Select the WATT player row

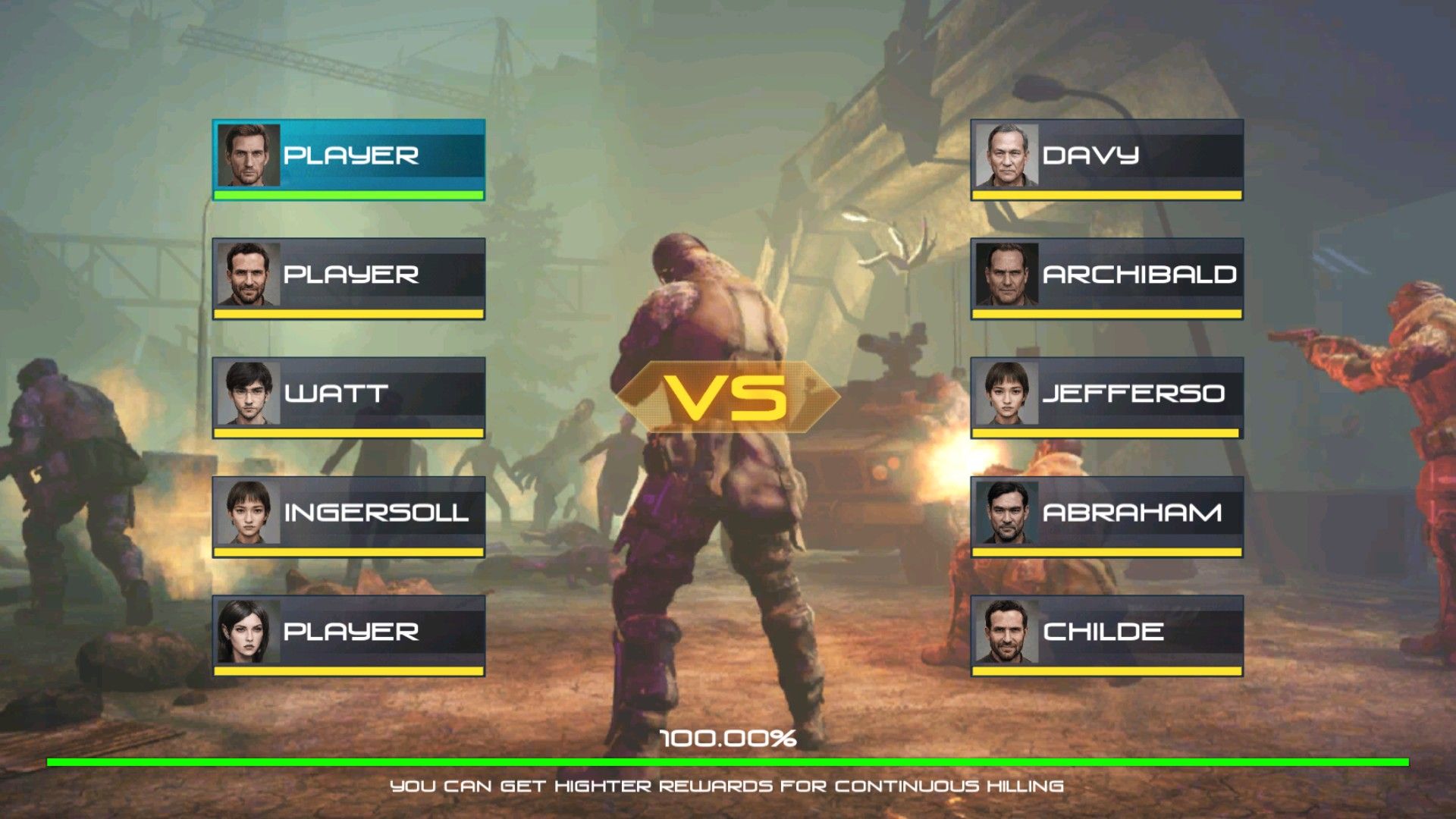(349, 396)
